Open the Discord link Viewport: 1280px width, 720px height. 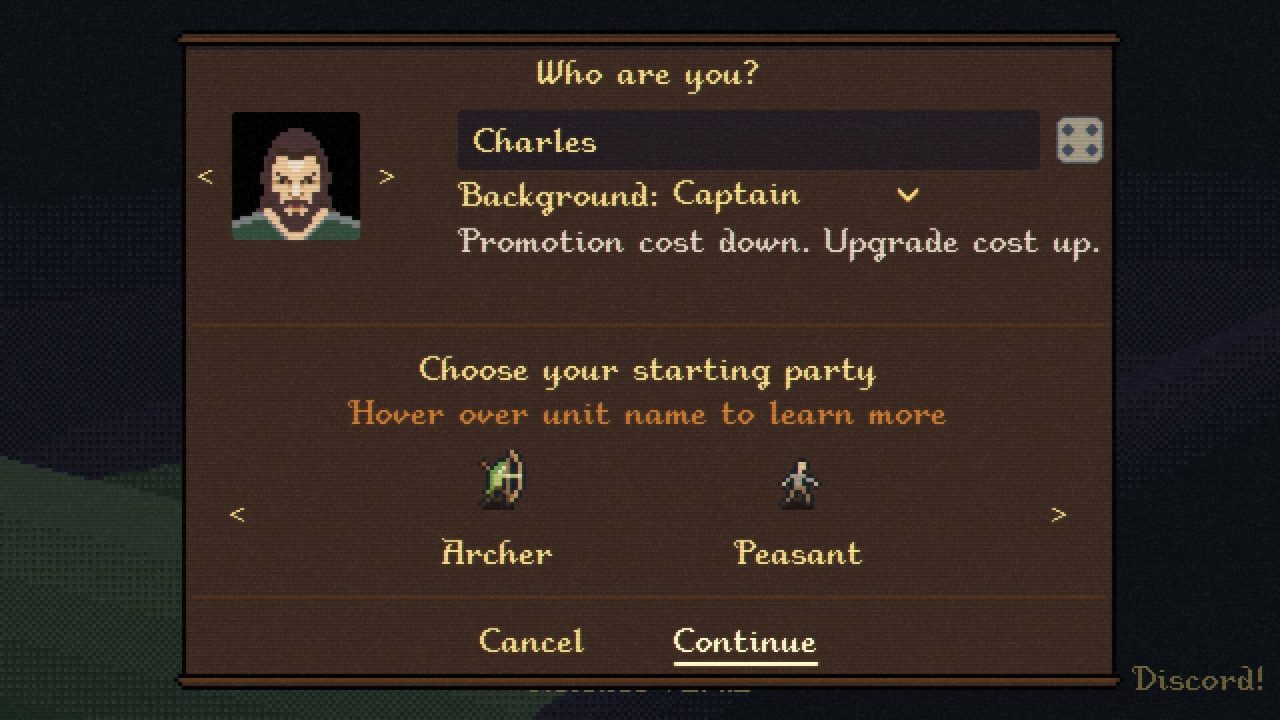pos(1197,680)
